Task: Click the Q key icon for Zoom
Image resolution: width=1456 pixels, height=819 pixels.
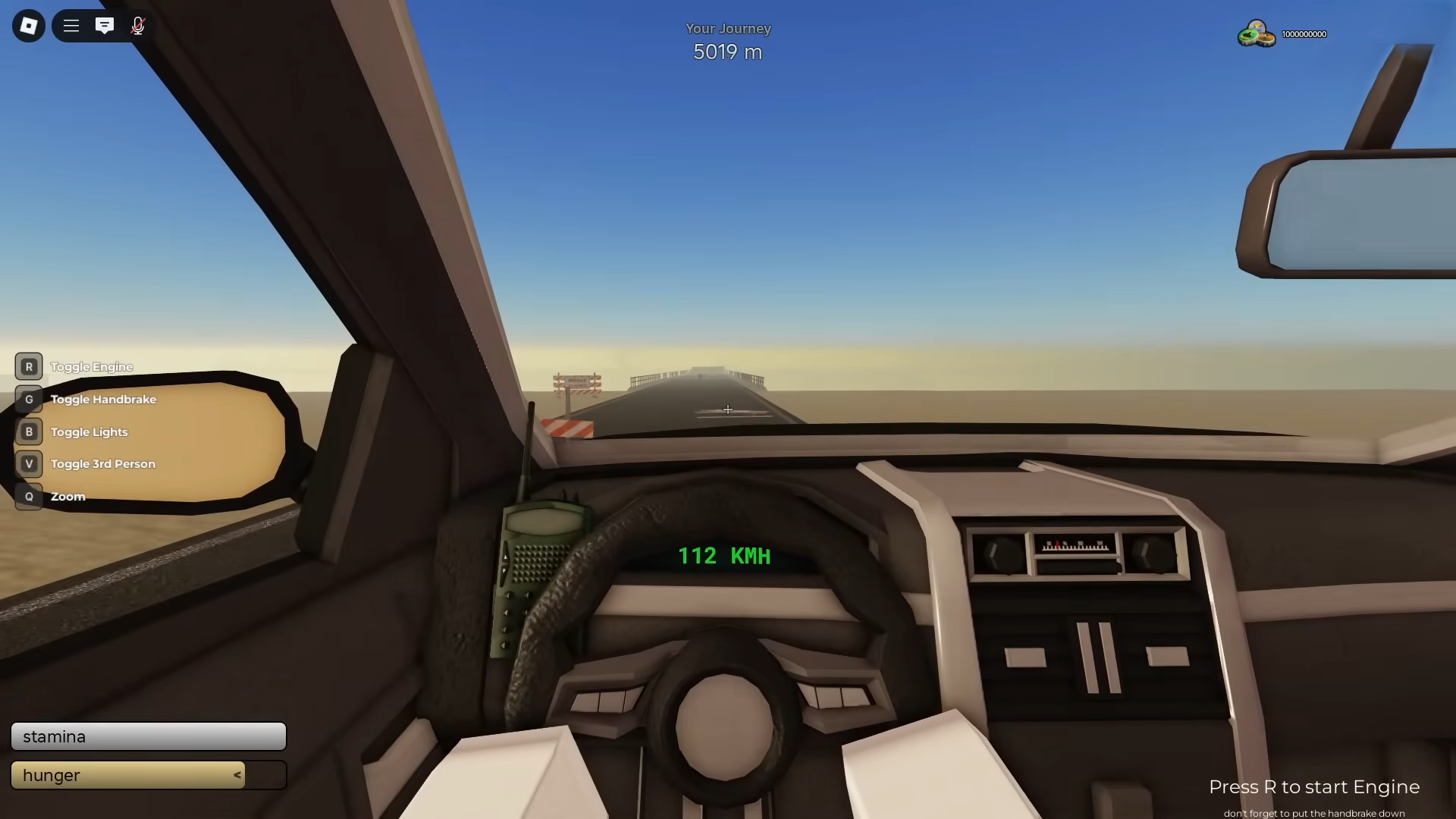Action: coord(29,496)
